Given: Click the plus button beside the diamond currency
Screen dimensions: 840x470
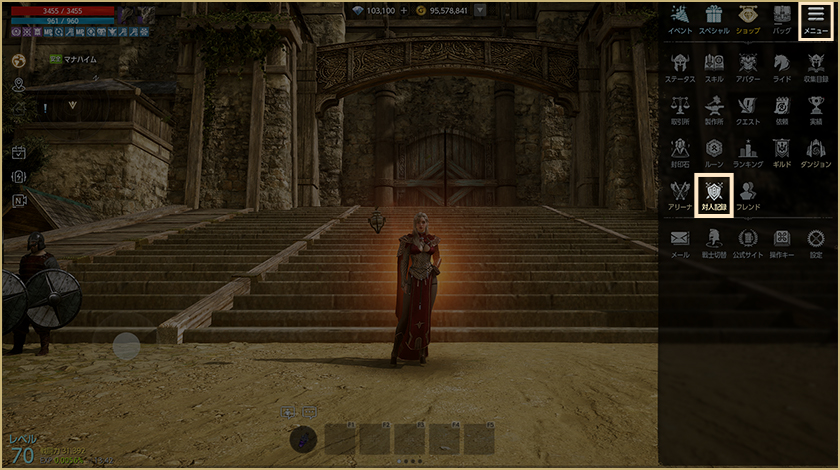Looking at the screenshot, I should point(404,11).
